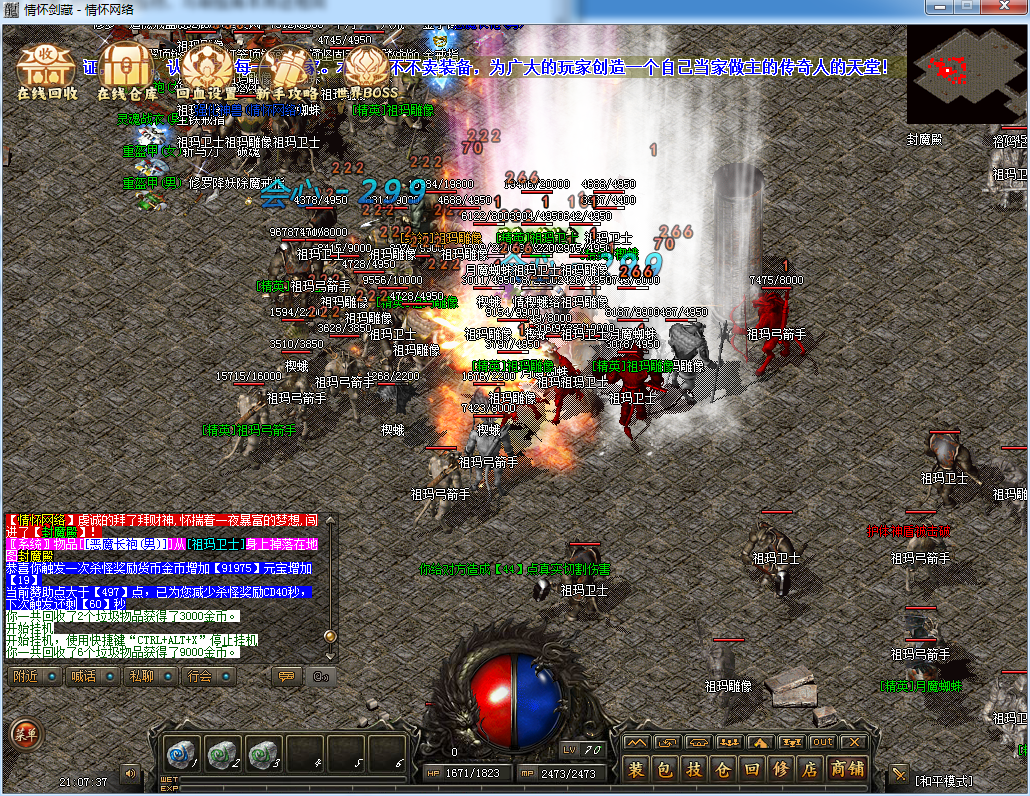The width and height of the screenshot is (1030, 796).
Task: Open the 技 skills panel
Action: click(695, 770)
